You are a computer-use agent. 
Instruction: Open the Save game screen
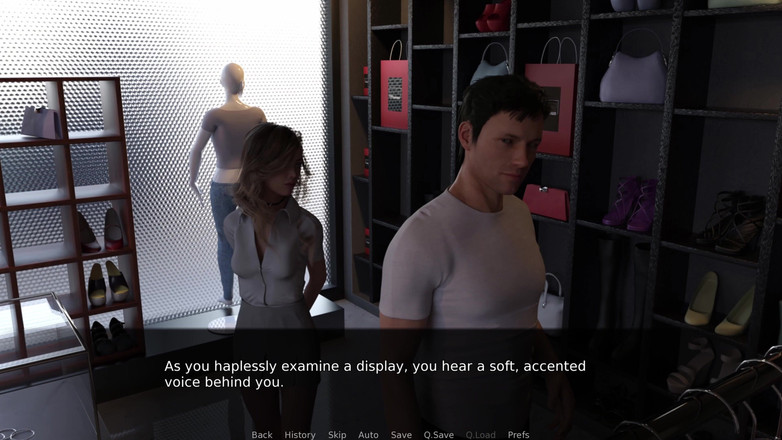tap(401, 435)
